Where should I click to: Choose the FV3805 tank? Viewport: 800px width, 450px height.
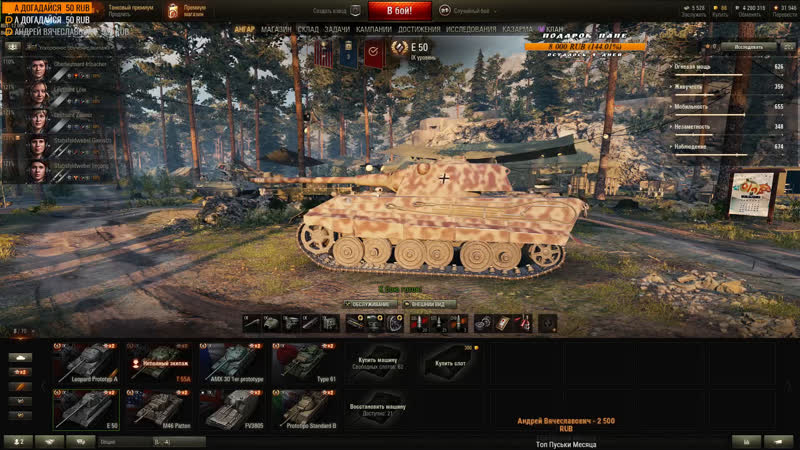[232, 408]
